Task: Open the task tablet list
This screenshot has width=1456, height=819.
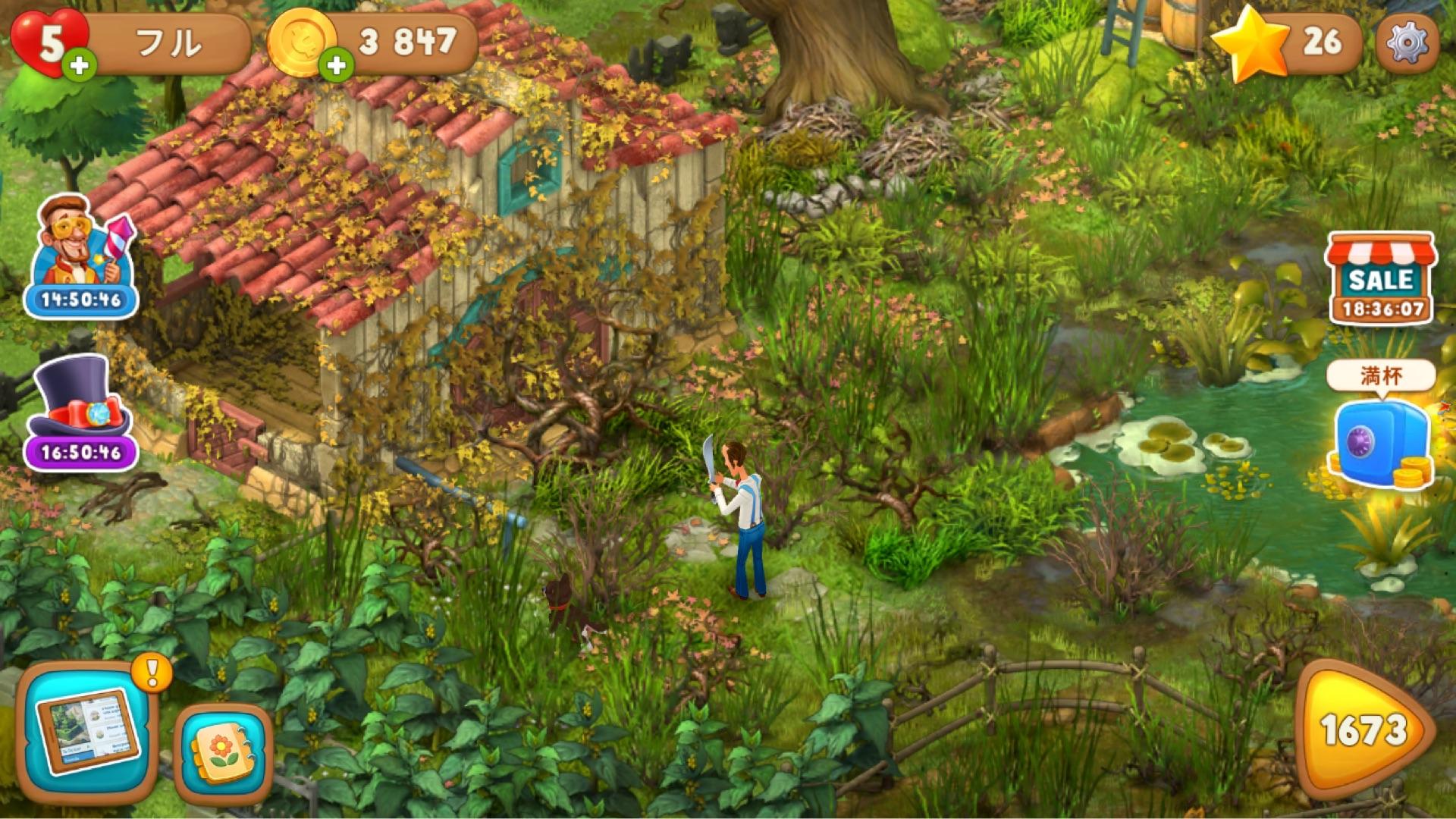Action: 85,732
